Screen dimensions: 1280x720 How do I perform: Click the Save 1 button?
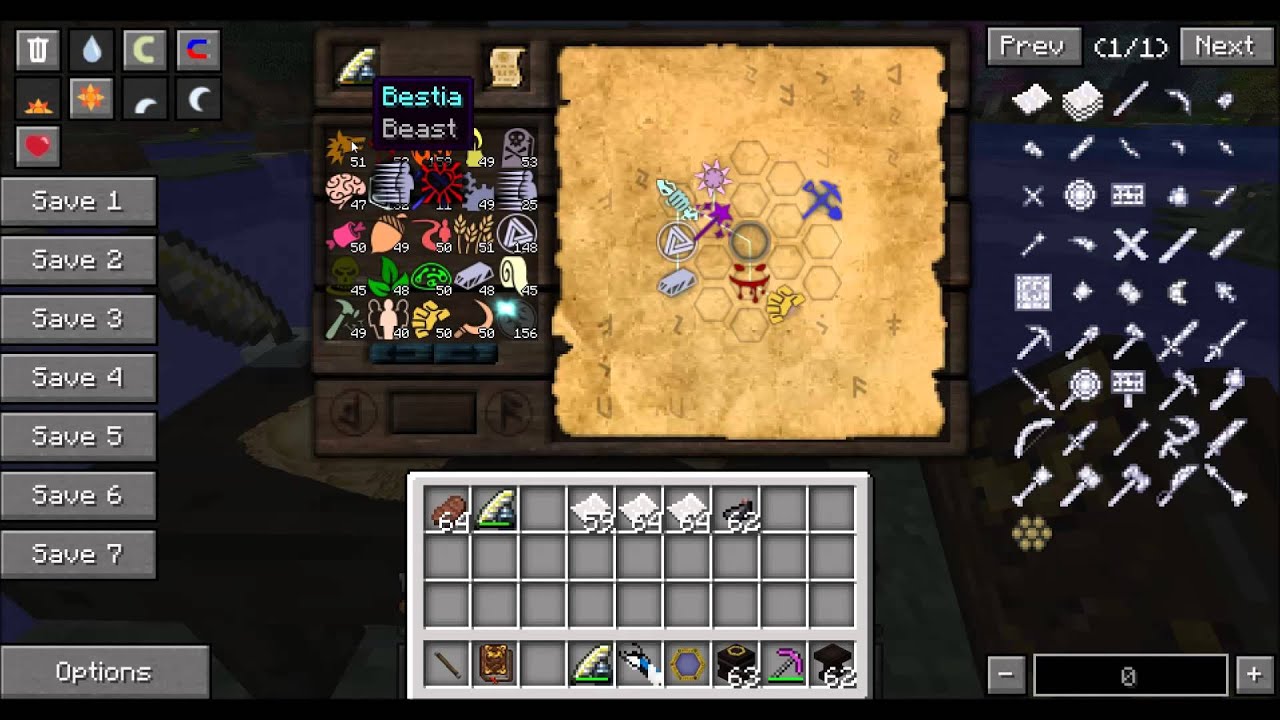point(78,202)
